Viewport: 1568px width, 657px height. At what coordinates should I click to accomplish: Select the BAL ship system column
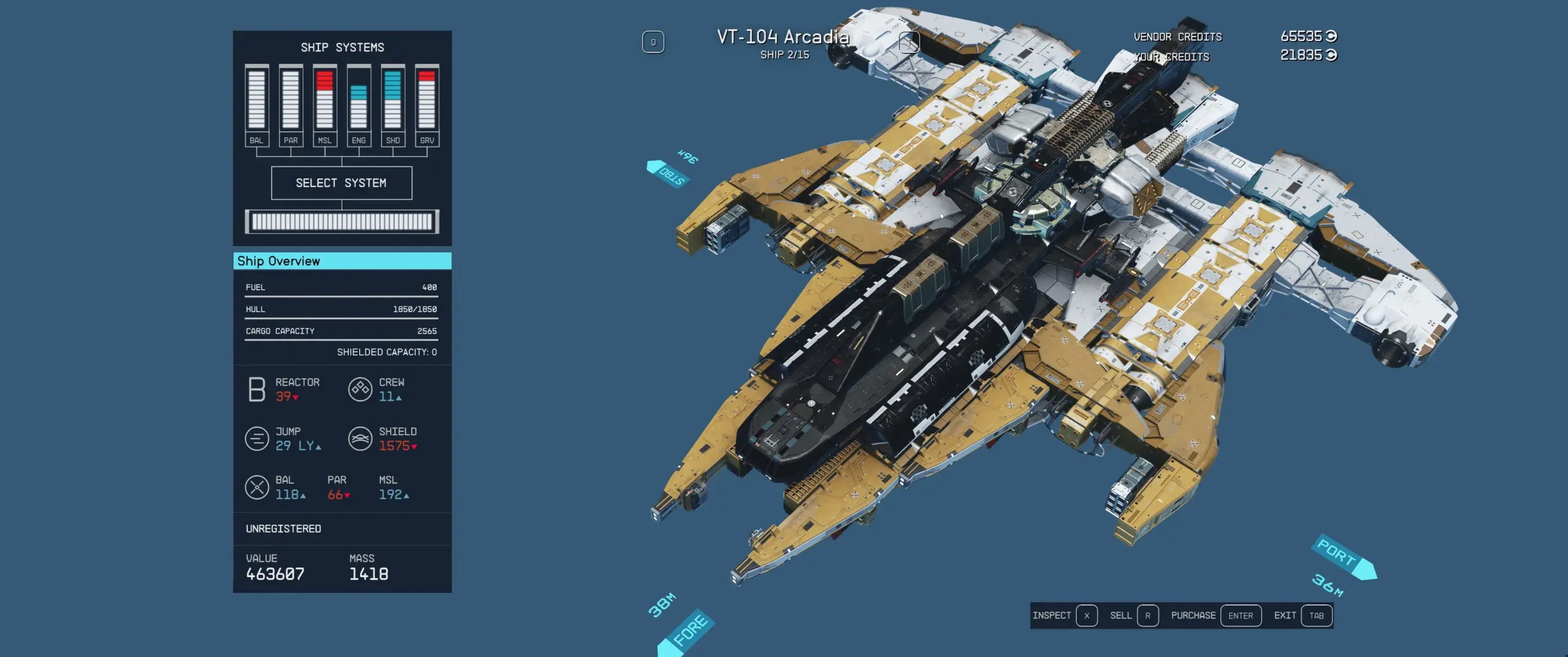[x=257, y=105]
